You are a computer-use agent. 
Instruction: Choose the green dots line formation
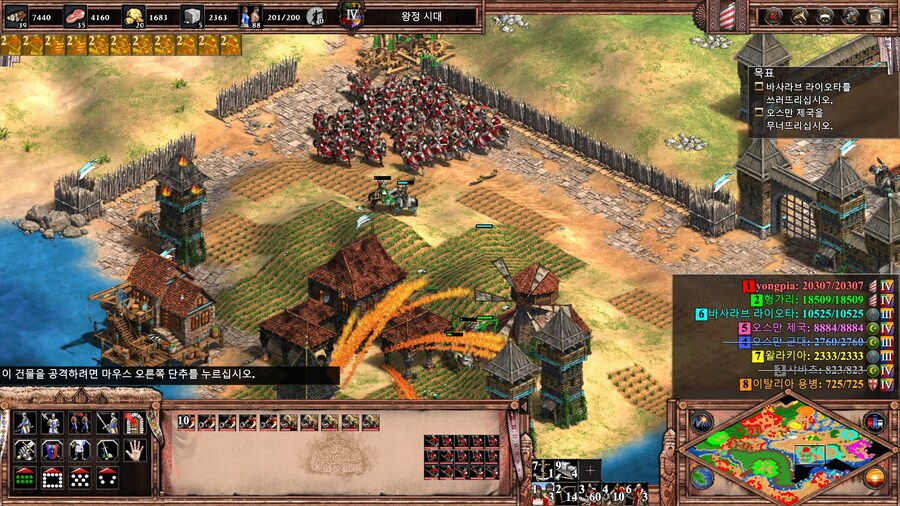pos(24,478)
